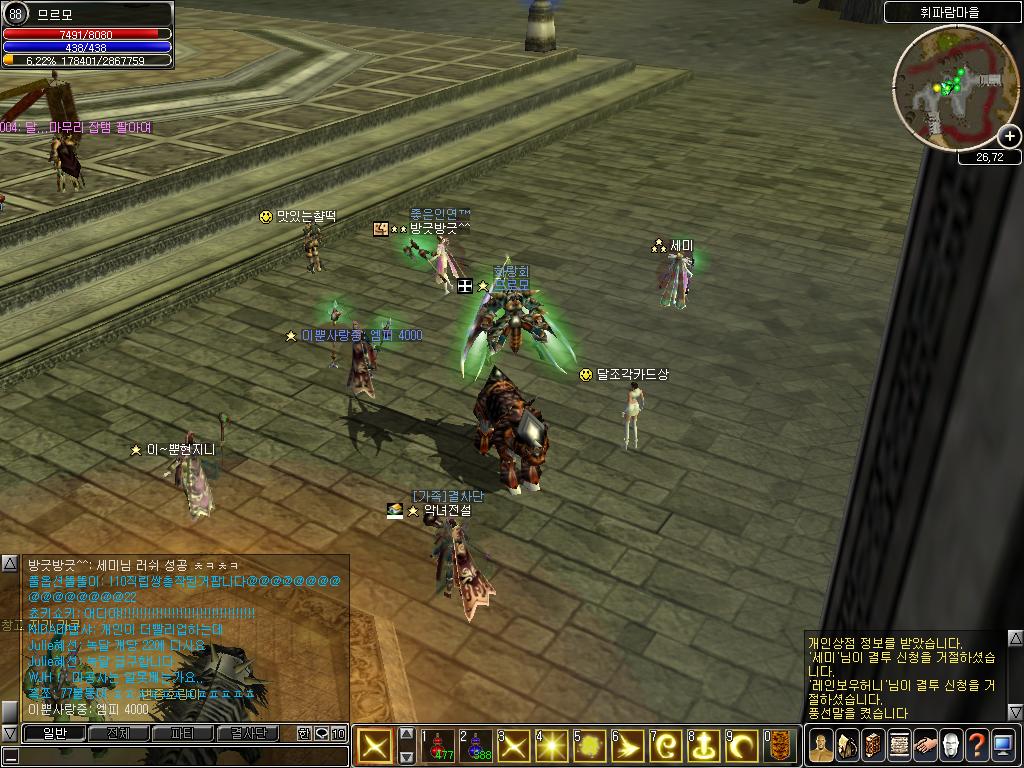Zoom the minimap with the plus button

point(1009,136)
